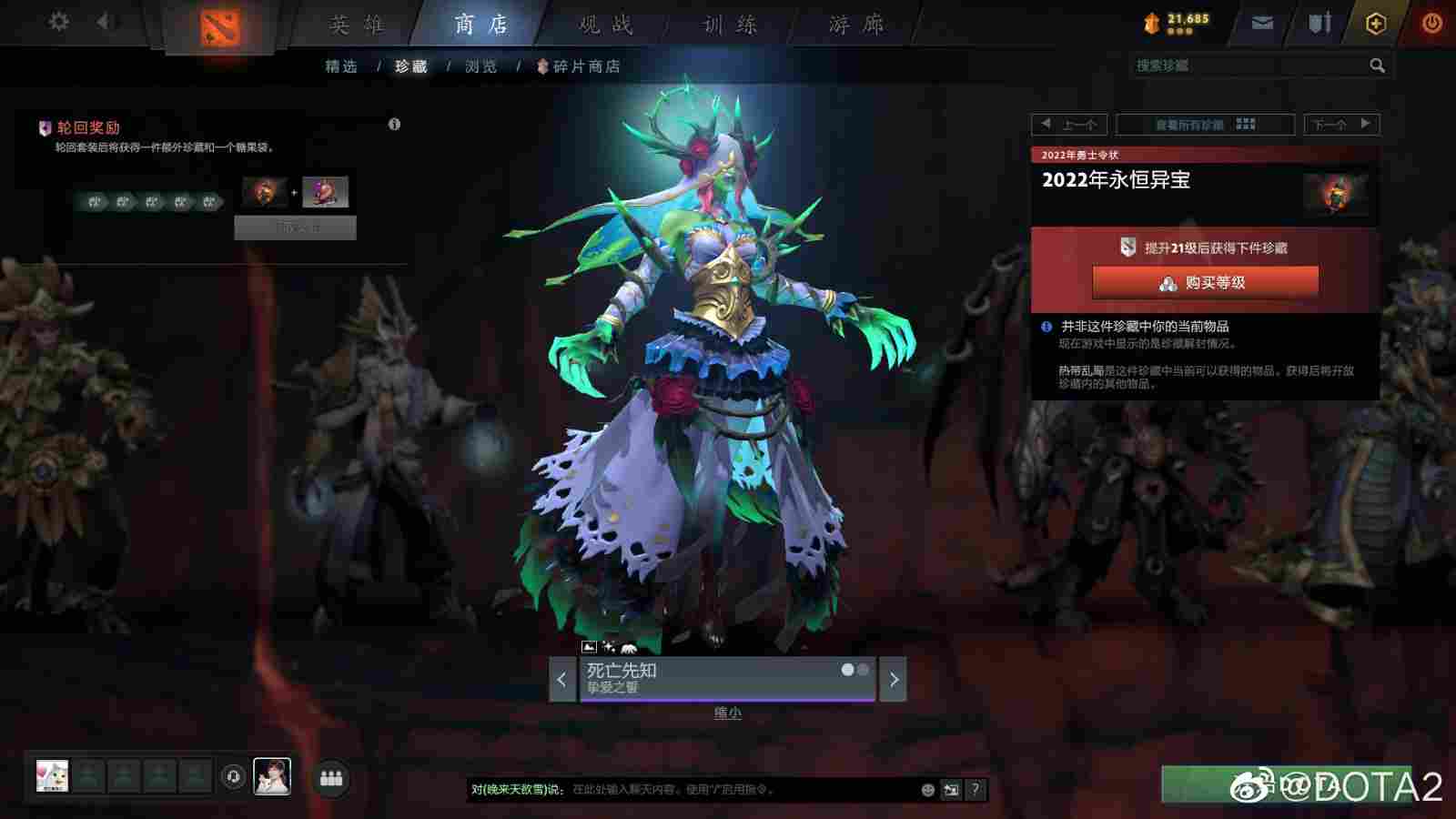This screenshot has height=819, width=1456.
Task: Click the magnifier icon in 搜索珍藏 search bar
Action: coord(1377,65)
